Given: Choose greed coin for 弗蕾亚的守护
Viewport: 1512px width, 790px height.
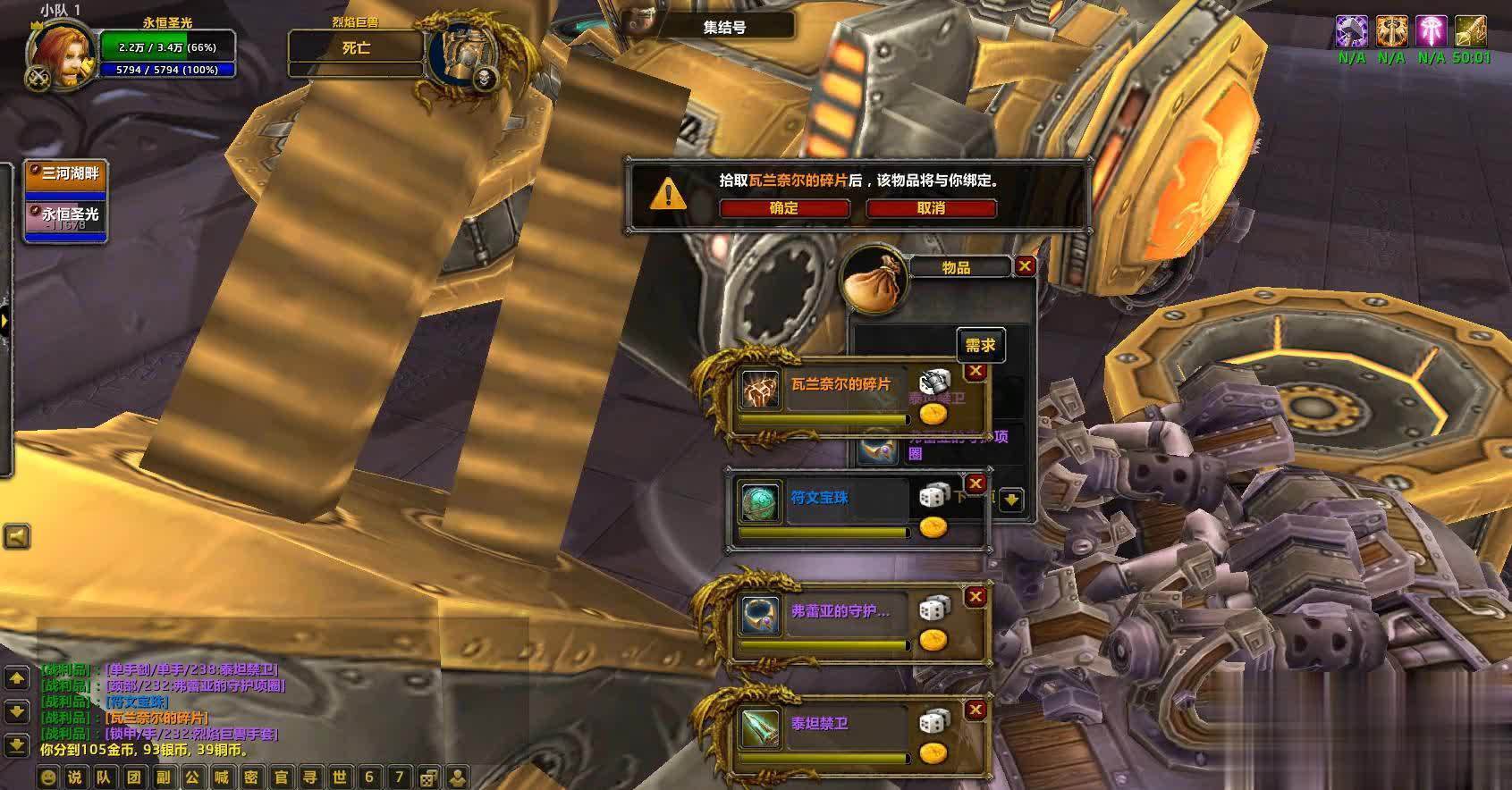Looking at the screenshot, I should tap(933, 640).
